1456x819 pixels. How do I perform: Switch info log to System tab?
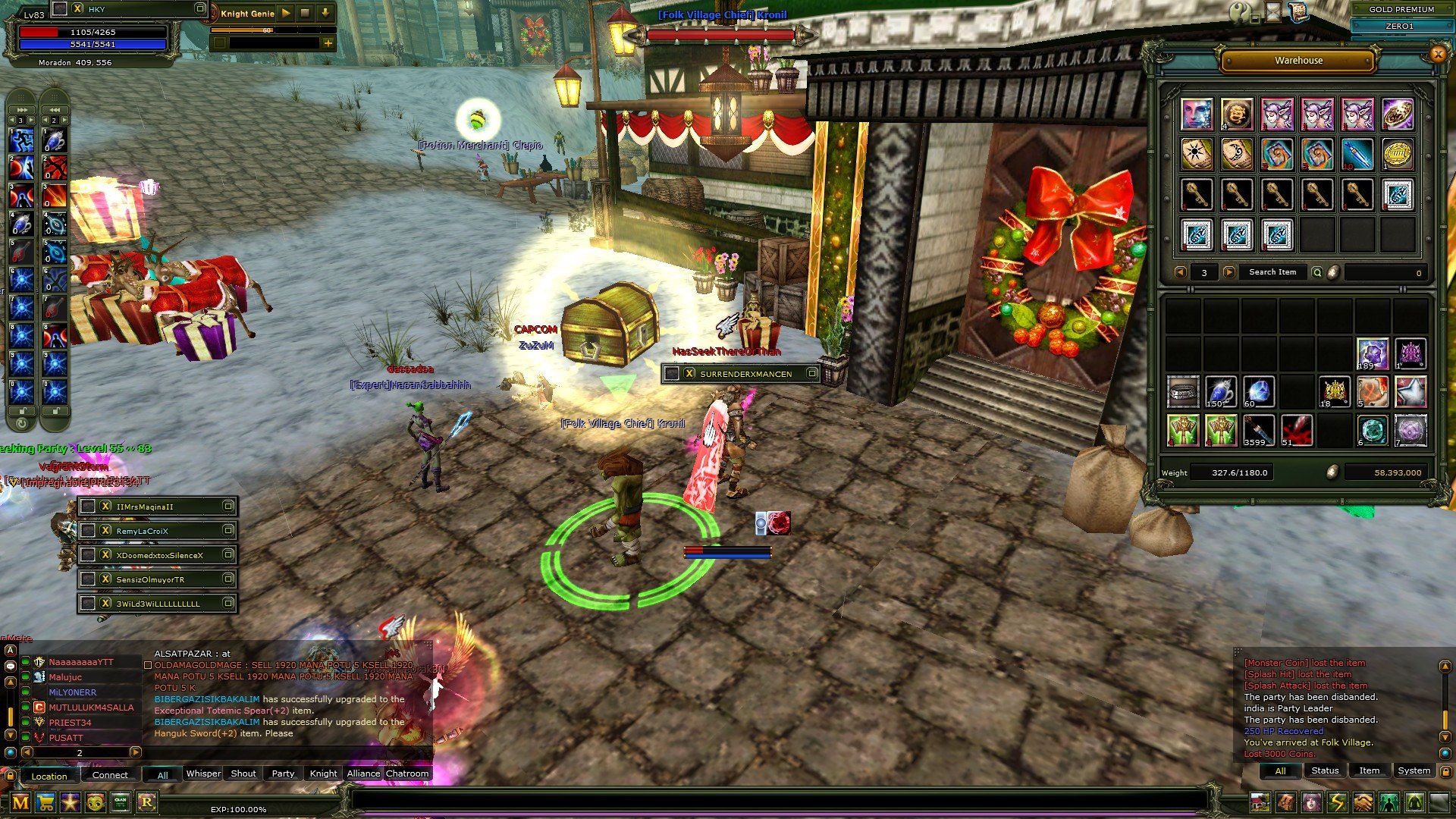pos(1414,770)
